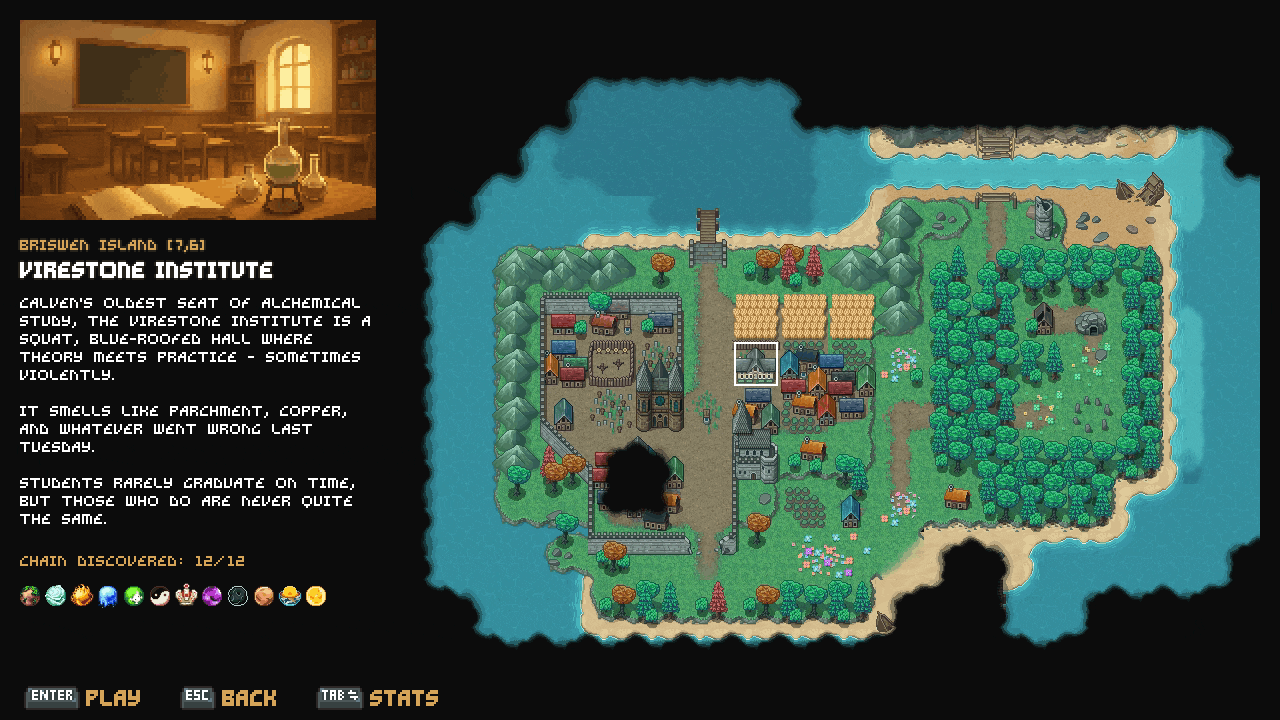Select the brown planet chain icon
Viewport: 1280px width, 720px height.
coord(264,597)
